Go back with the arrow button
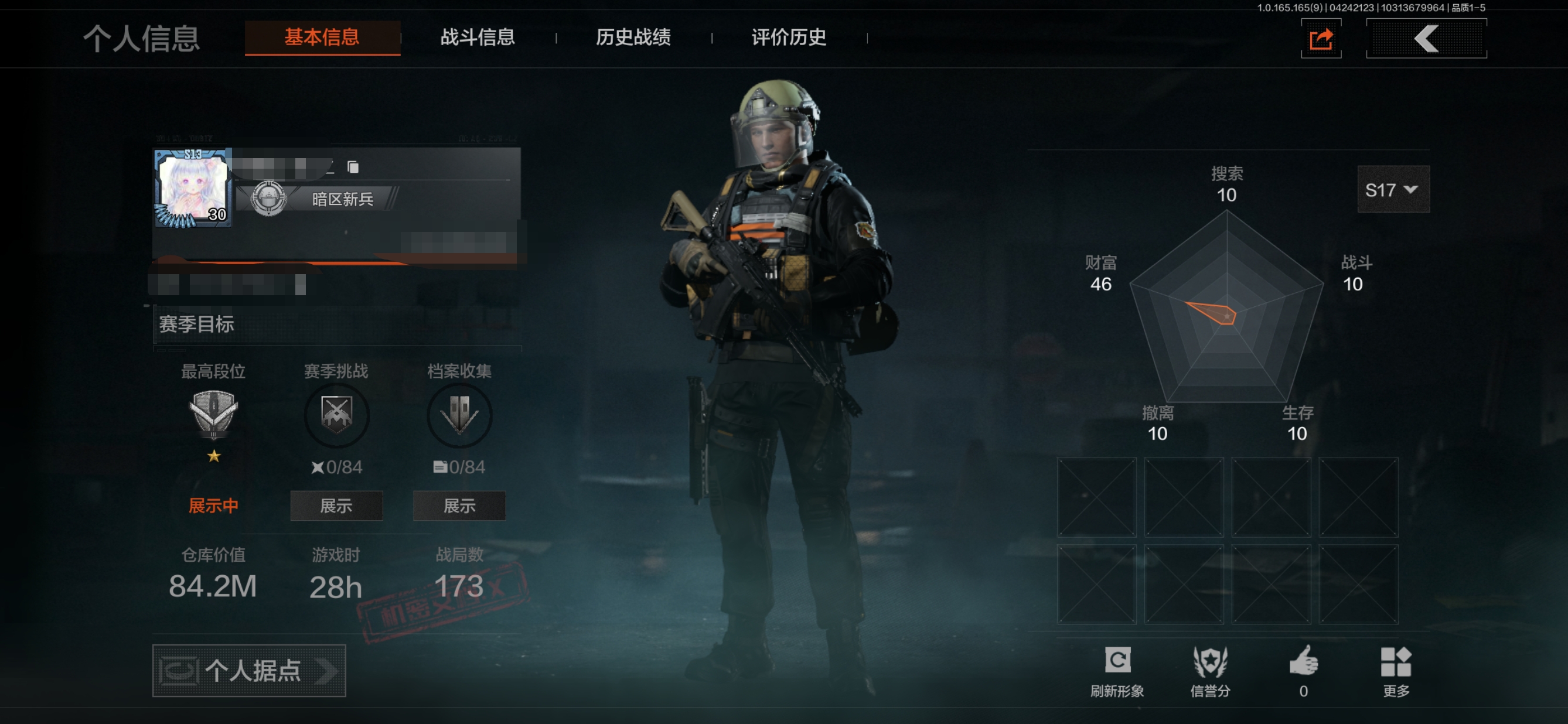 click(x=1426, y=39)
